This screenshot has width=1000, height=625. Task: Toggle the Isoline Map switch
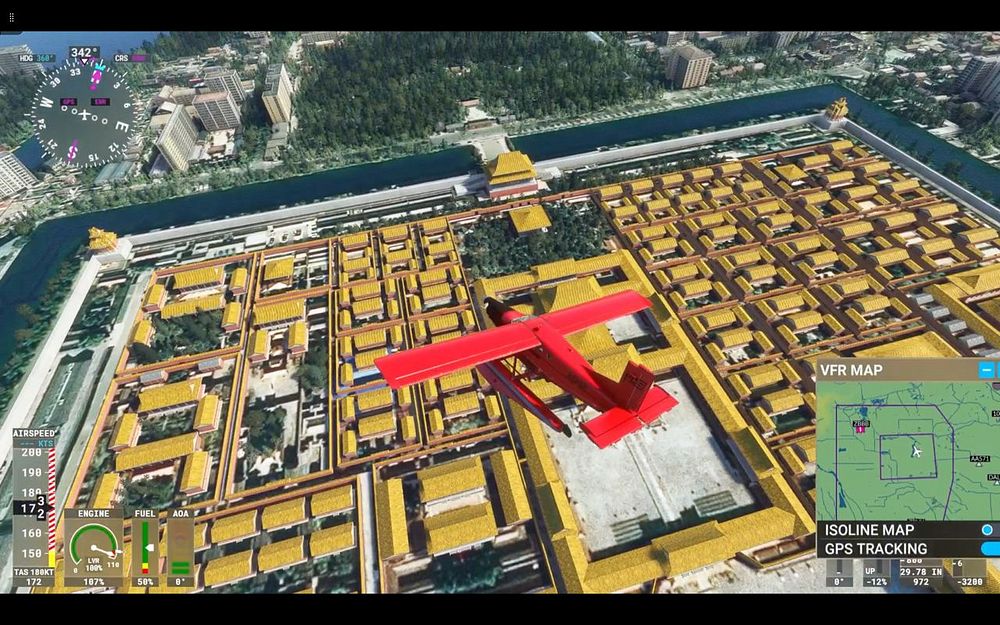[x=988, y=530]
